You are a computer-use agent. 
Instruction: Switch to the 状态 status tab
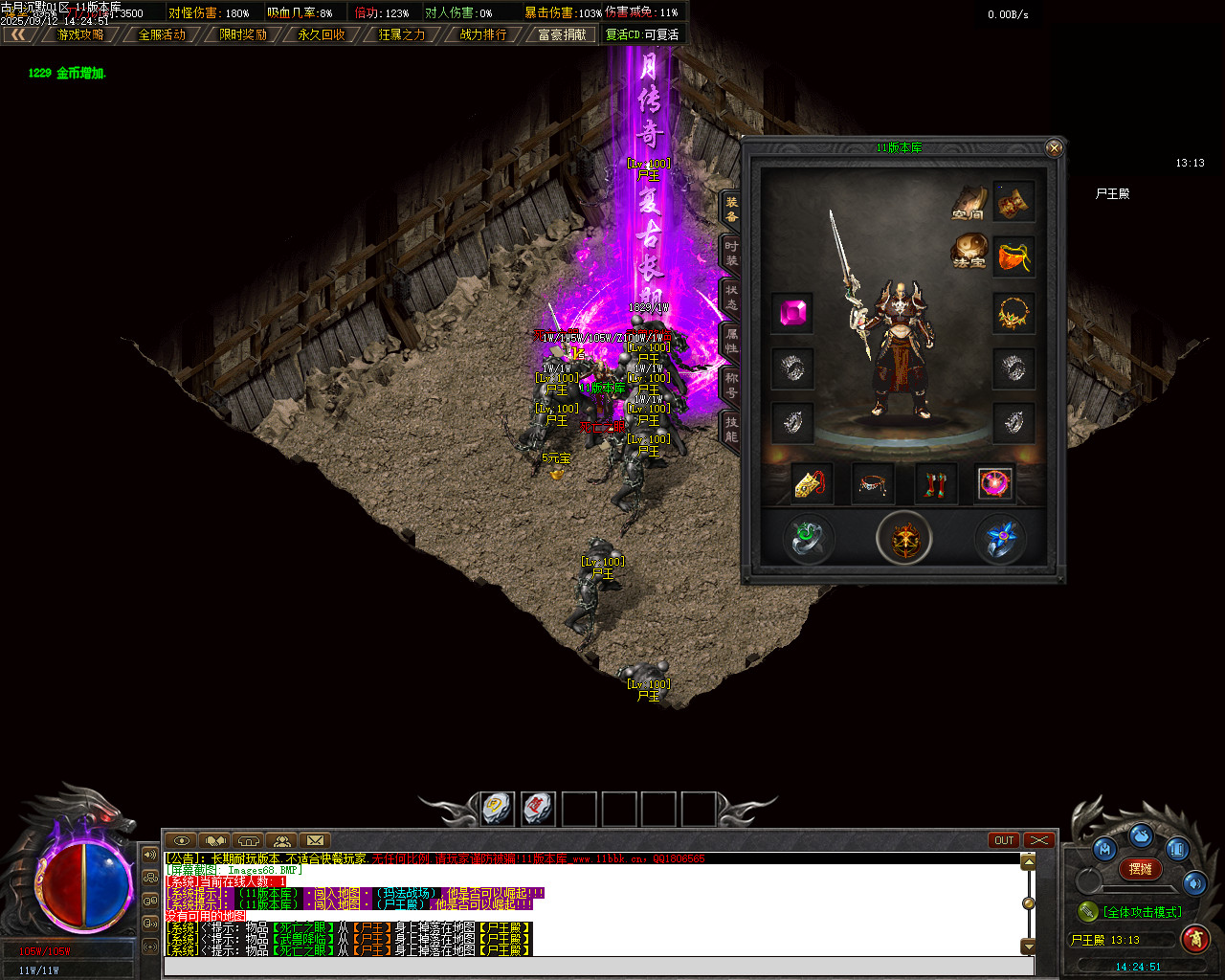[731, 297]
